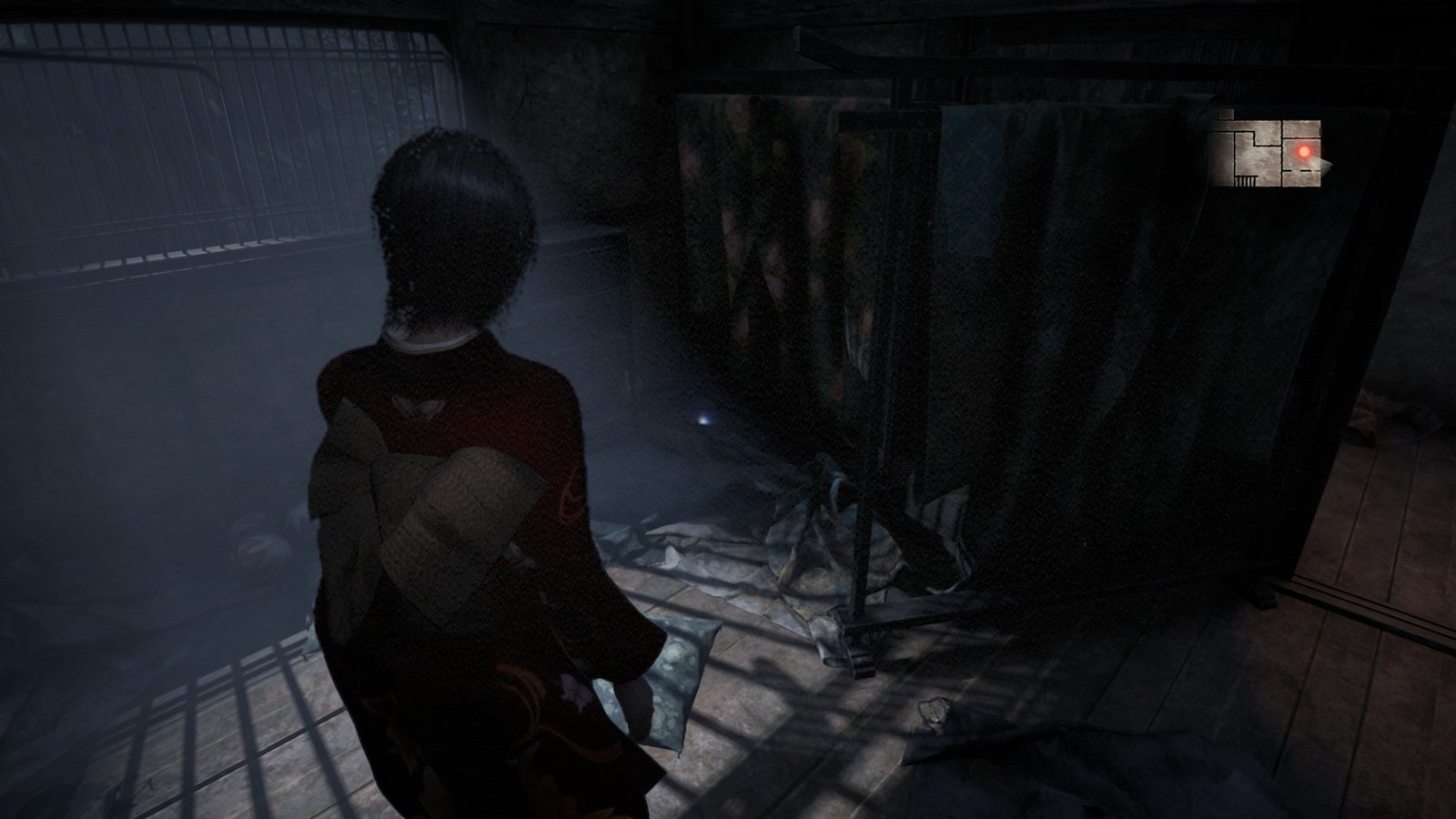Viewport: 1456px width, 819px height.
Task: Select the glowing blue item pickup light
Action: [705, 418]
